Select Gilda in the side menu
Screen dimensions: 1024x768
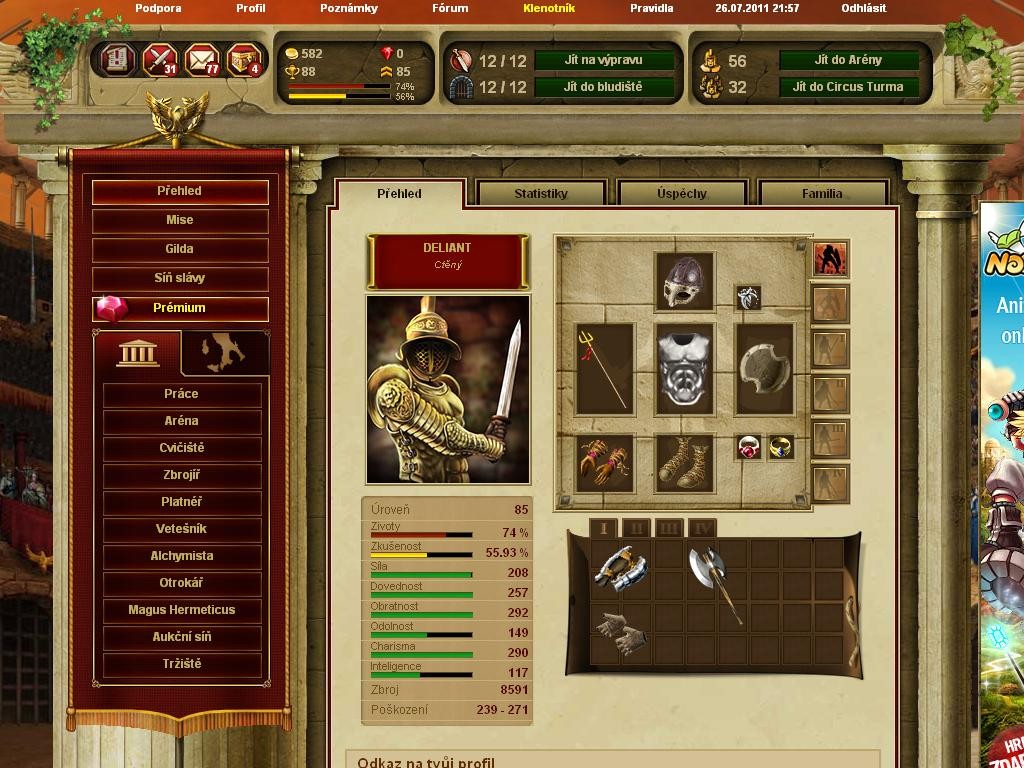(x=180, y=249)
